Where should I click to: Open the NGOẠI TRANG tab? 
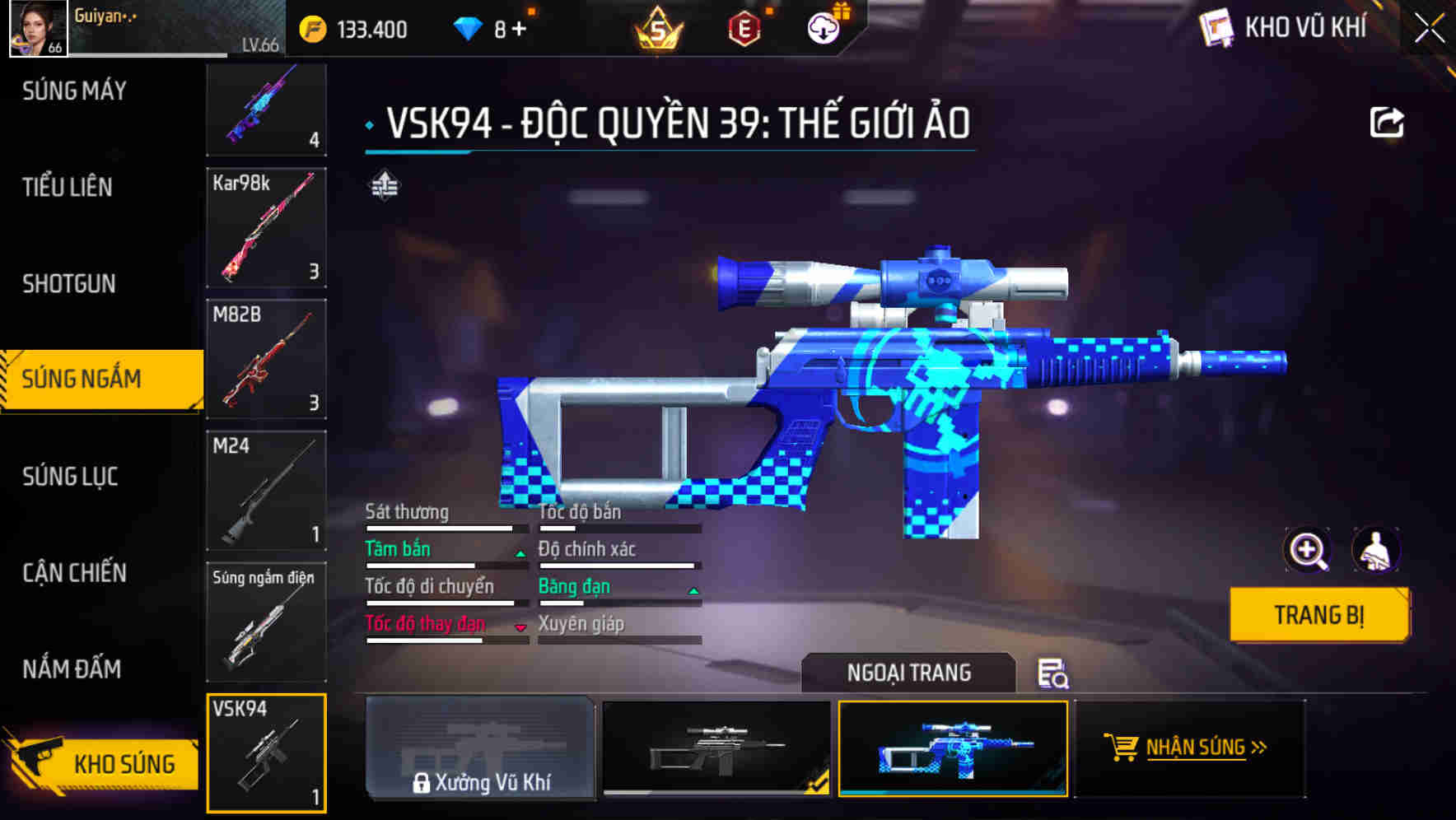click(910, 673)
